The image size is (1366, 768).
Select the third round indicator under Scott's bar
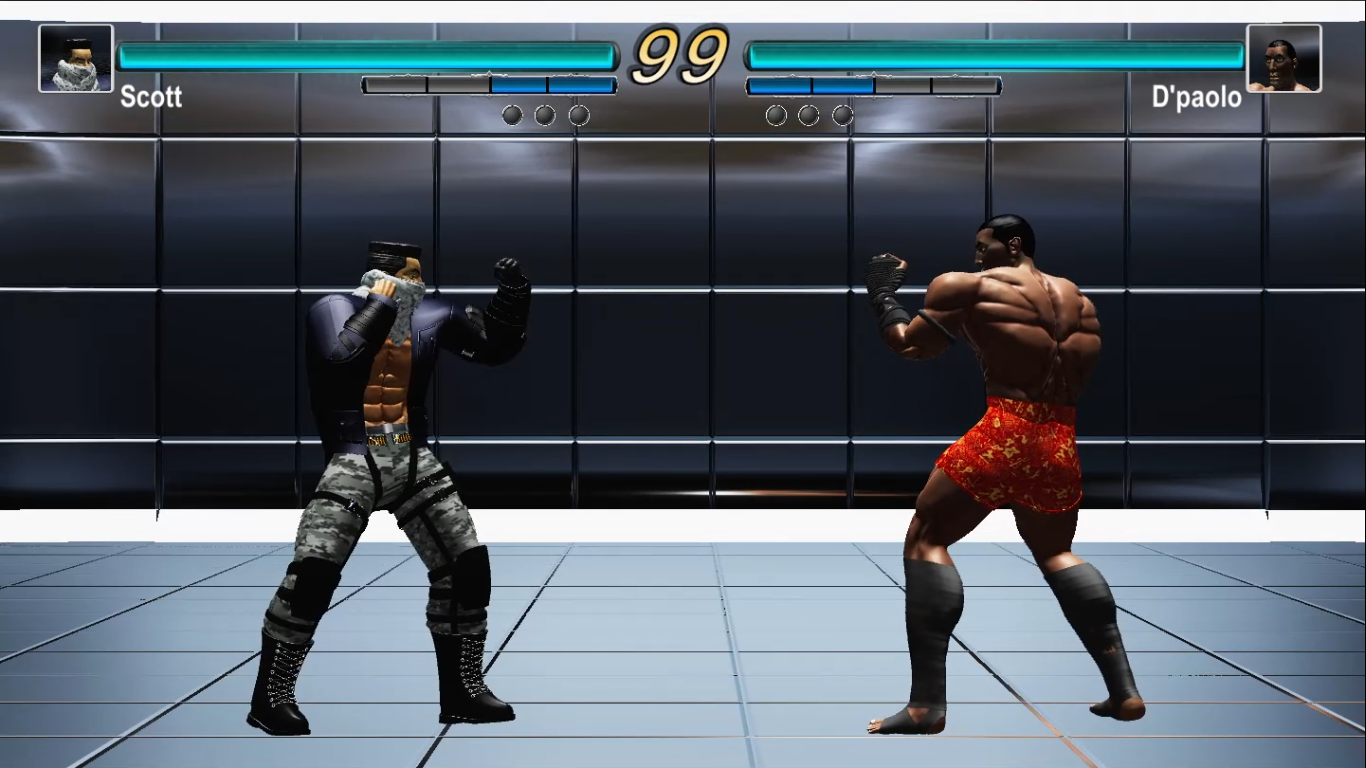[x=579, y=114]
